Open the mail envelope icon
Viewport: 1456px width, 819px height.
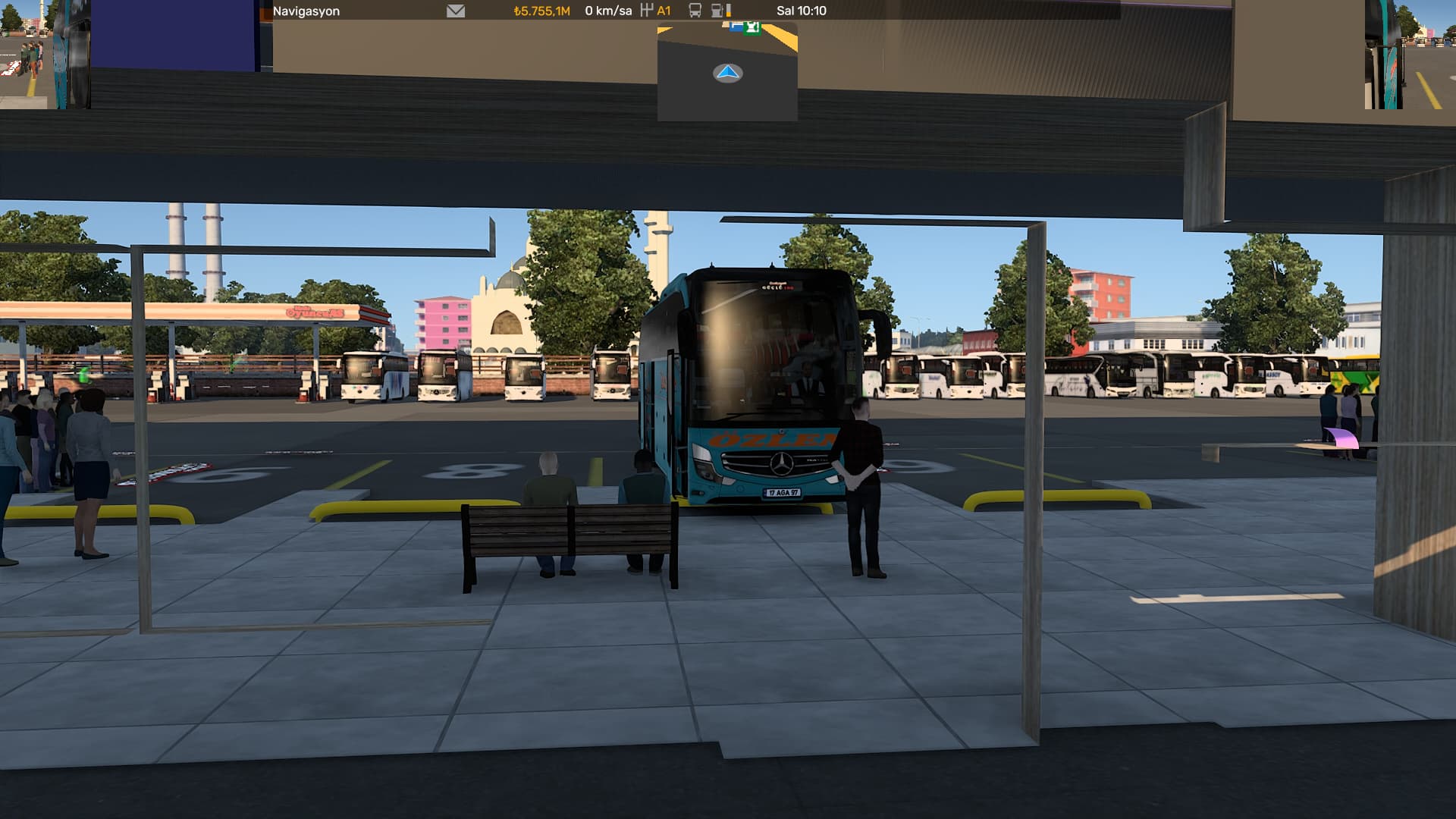tap(456, 11)
